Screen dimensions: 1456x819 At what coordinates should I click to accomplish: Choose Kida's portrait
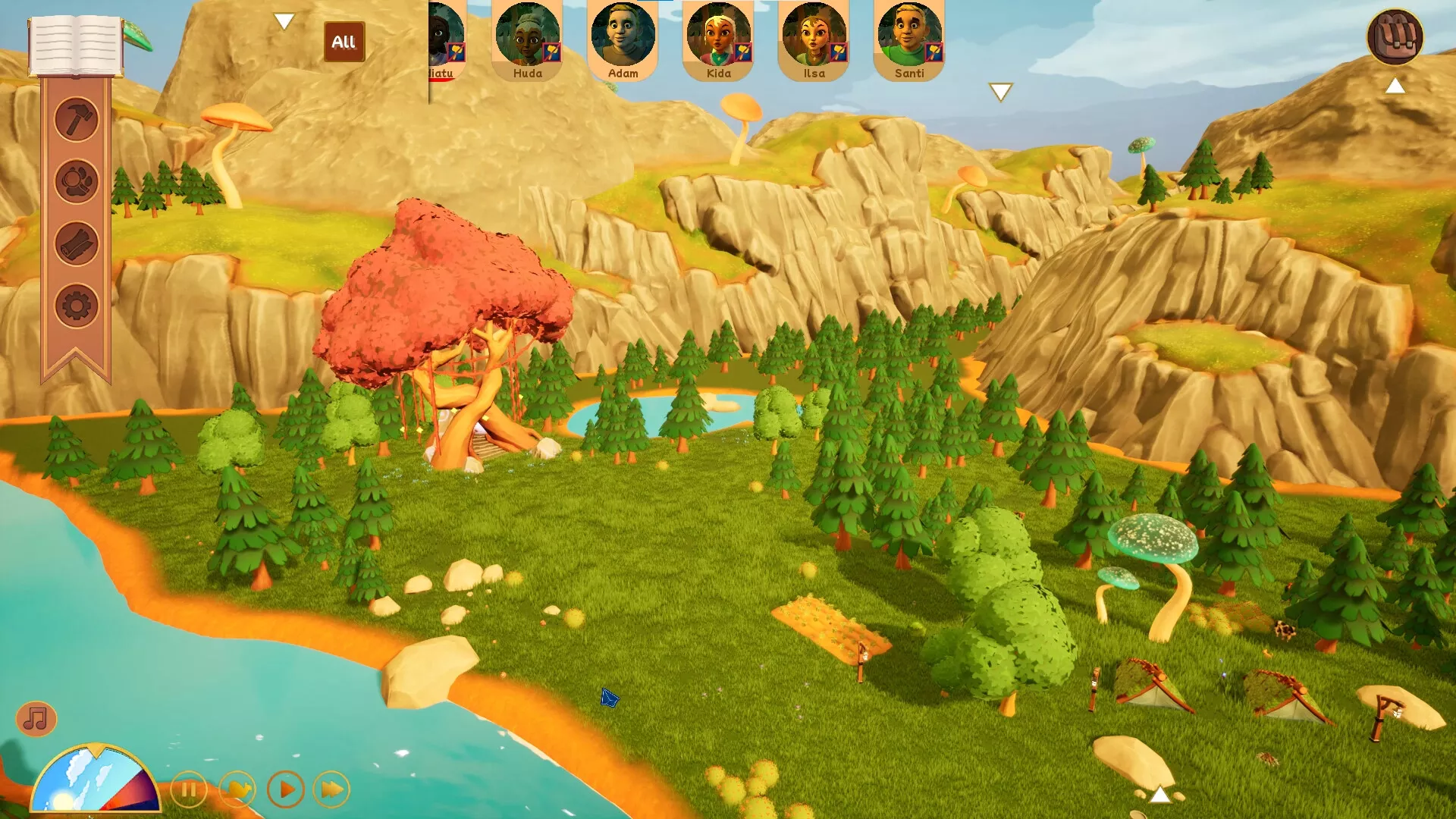[x=718, y=39]
